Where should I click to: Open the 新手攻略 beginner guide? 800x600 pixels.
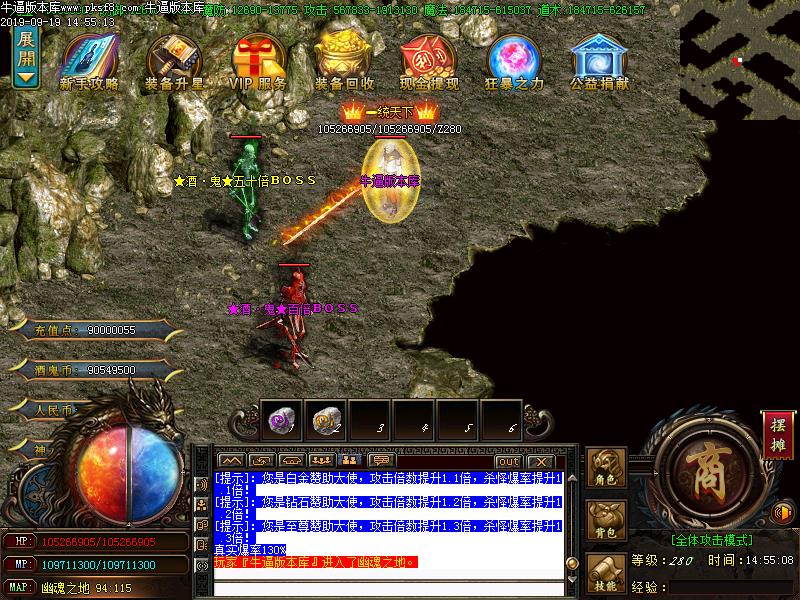[89, 62]
